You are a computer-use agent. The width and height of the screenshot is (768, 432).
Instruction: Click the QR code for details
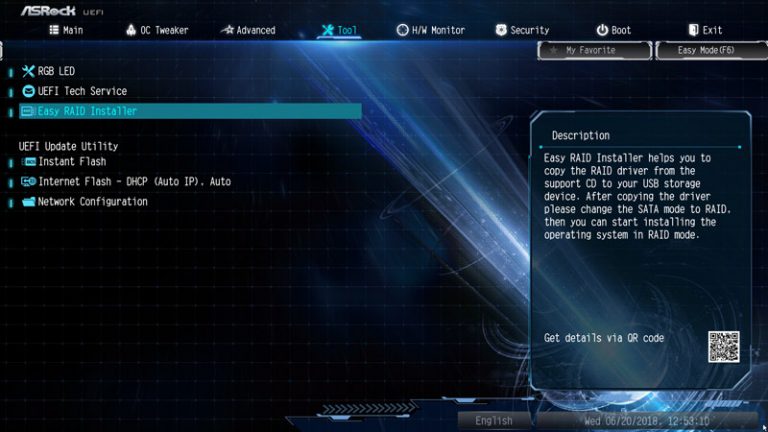[x=723, y=346]
